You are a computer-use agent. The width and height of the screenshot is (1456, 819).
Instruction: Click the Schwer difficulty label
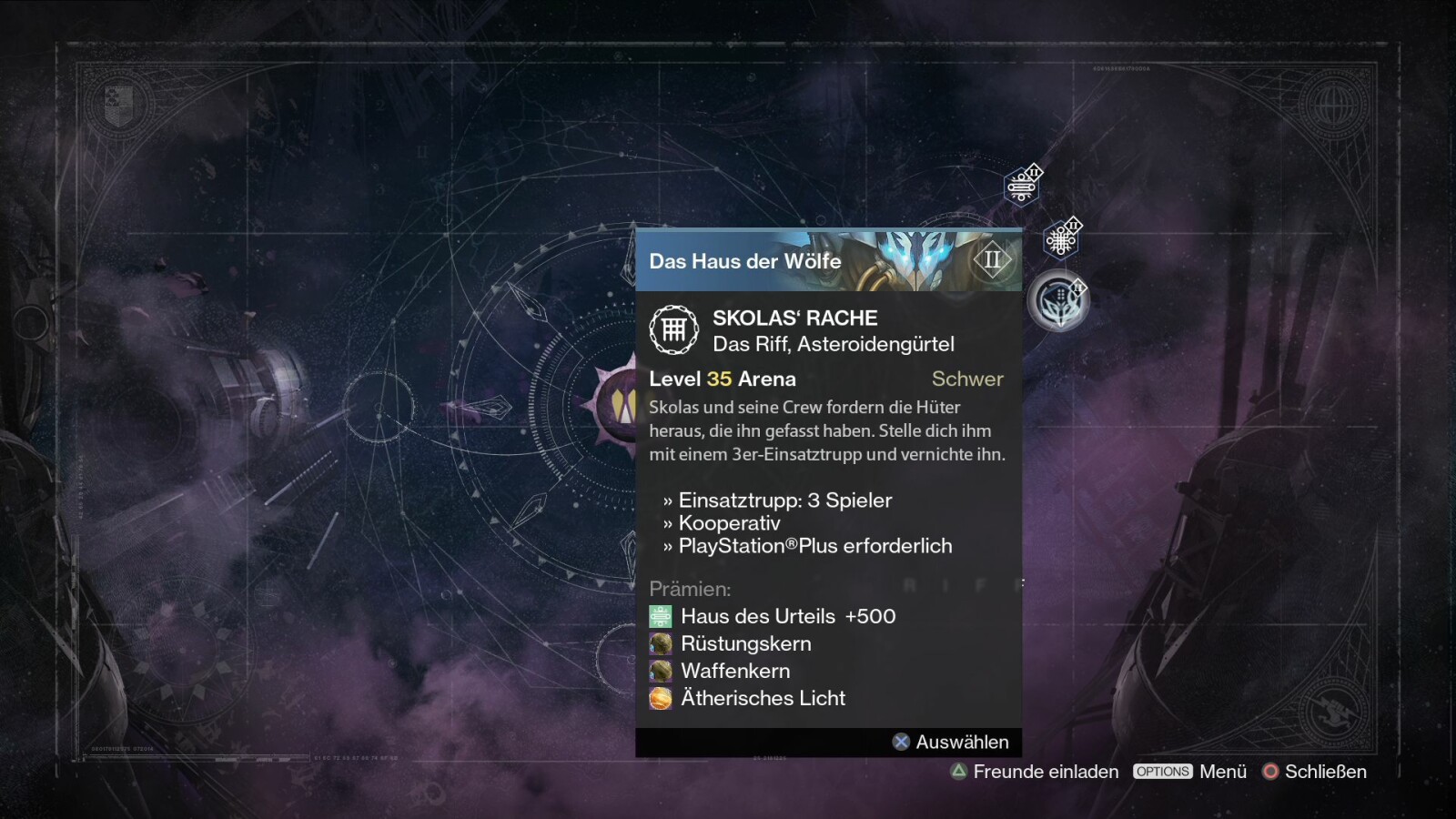(x=967, y=379)
